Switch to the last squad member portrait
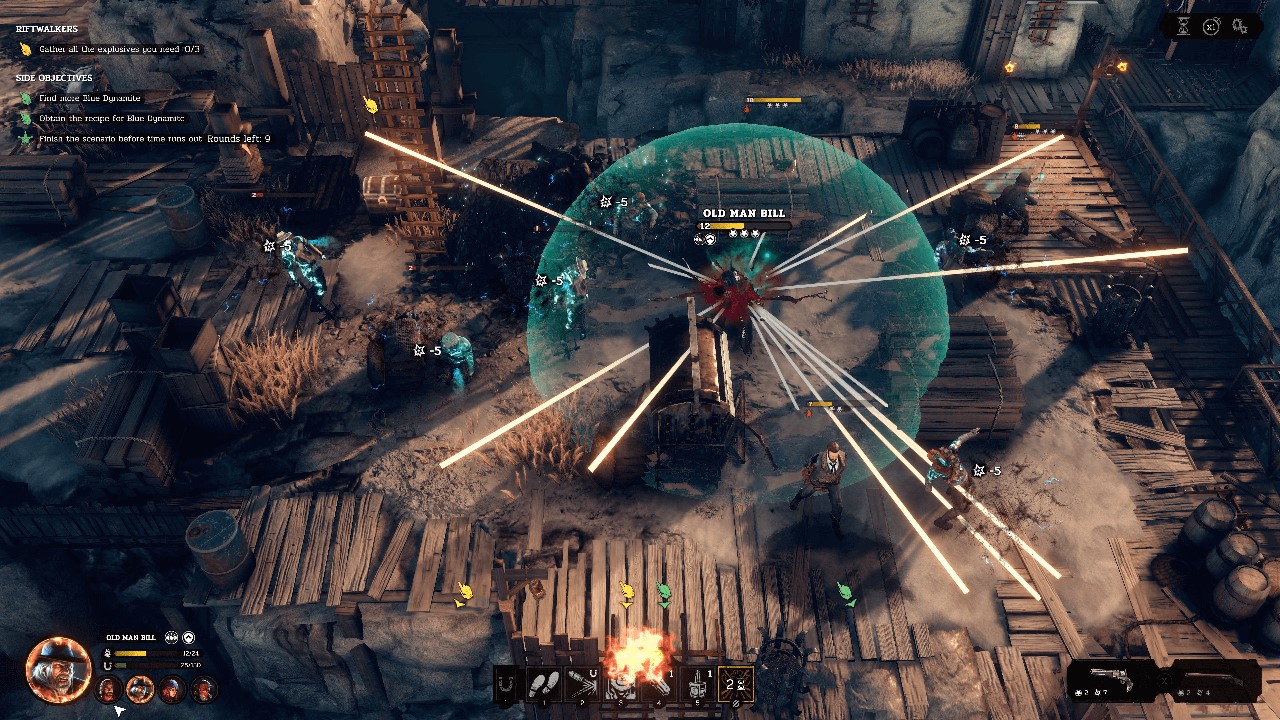 pos(204,689)
